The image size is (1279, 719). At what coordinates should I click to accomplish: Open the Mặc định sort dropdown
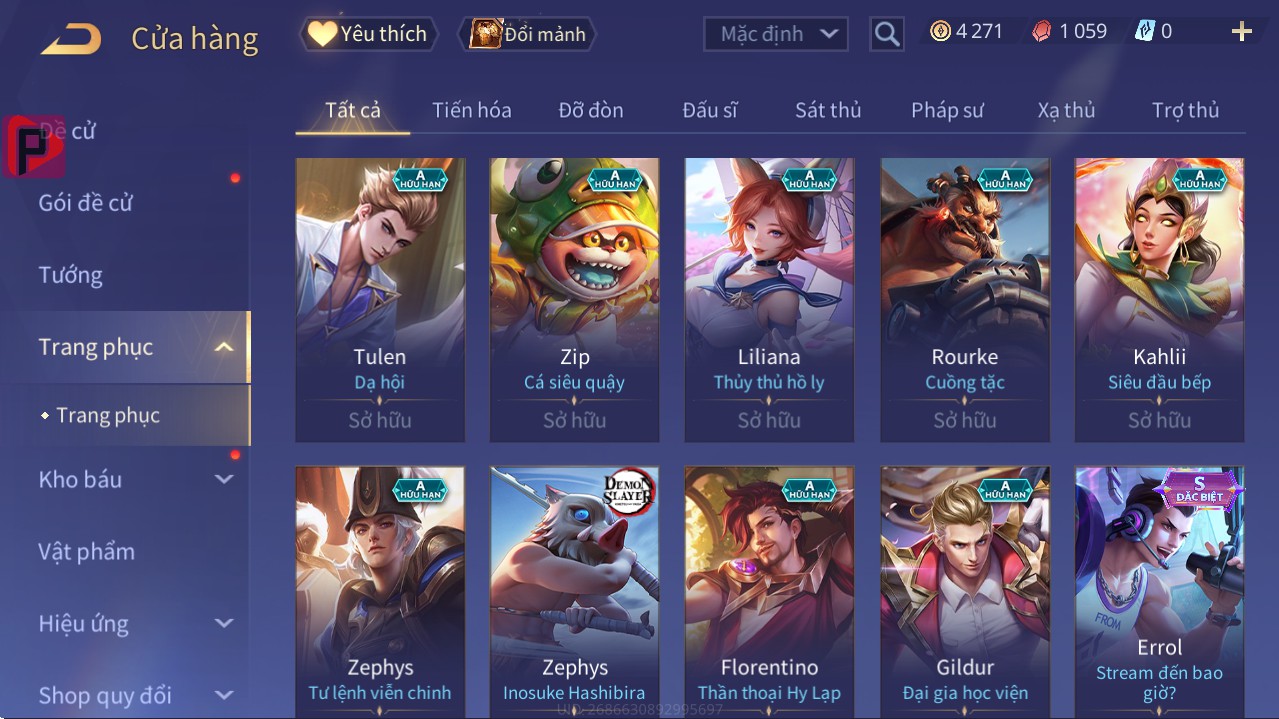776,34
